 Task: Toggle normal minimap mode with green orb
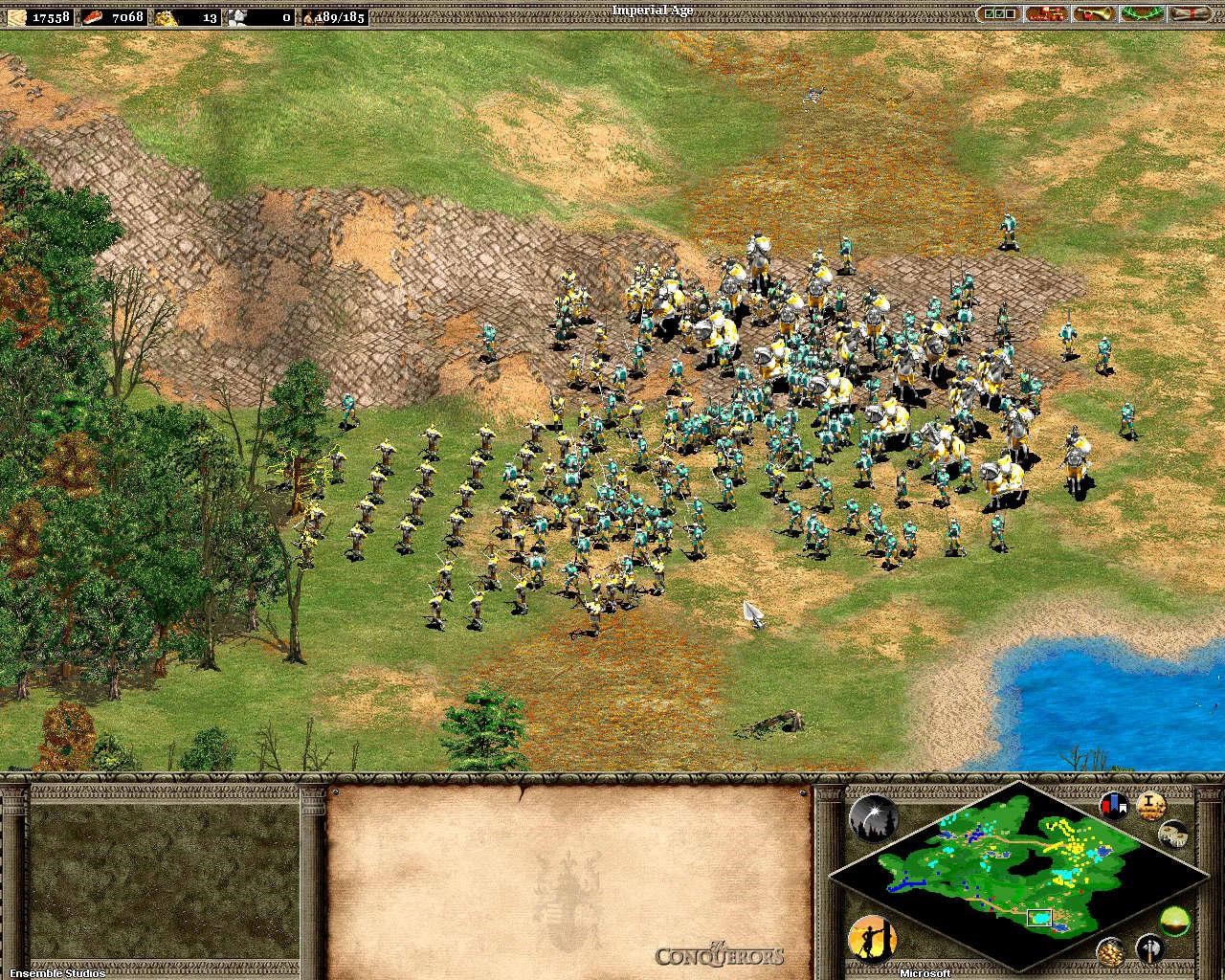[x=1174, y=922]
